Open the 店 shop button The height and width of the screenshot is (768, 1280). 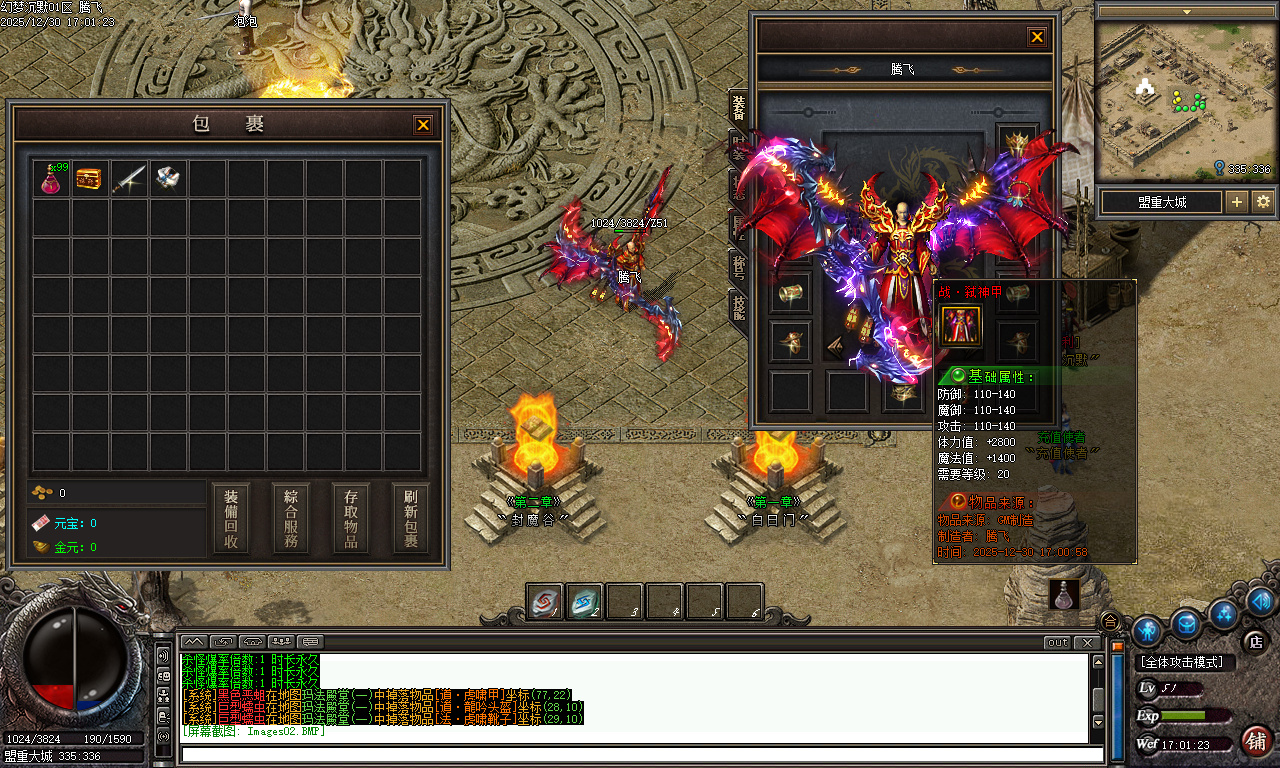pyautogui.click(x=1254, y=640)
